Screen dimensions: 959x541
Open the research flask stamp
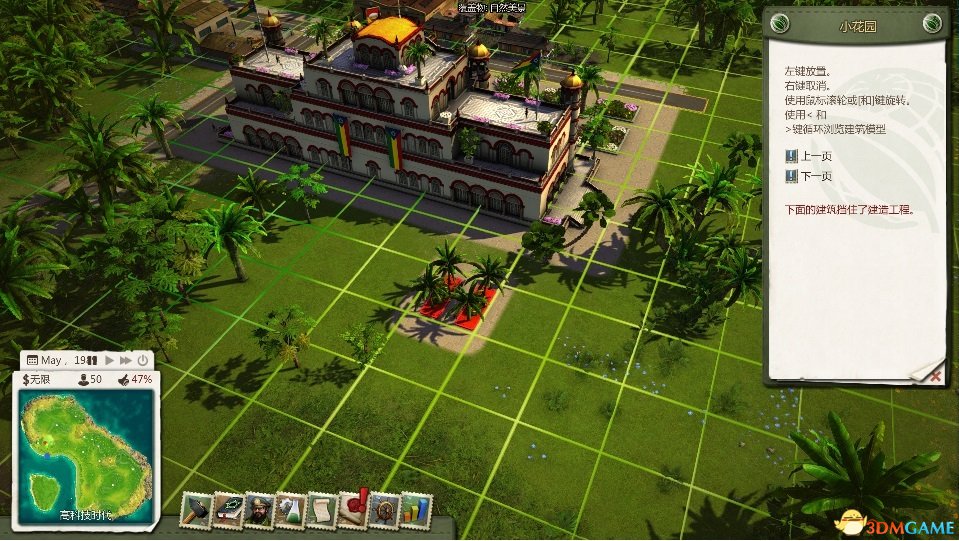click(x=291, y=510)
